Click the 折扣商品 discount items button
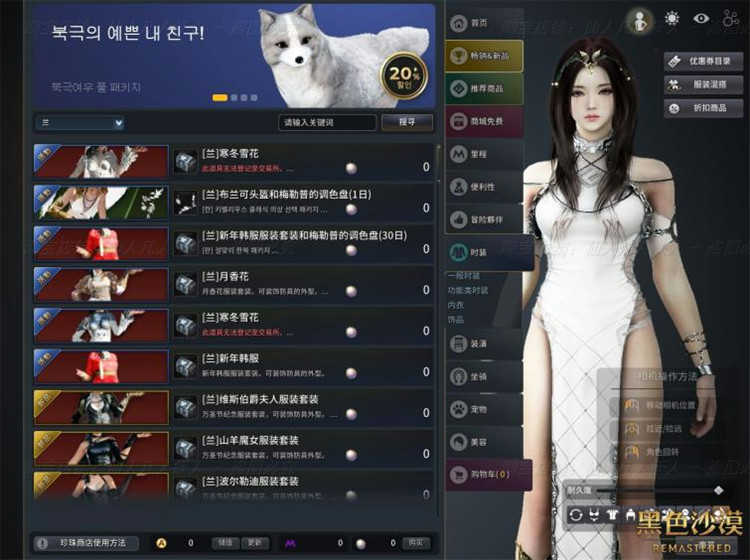Image resolution: width=750 pixels, height=560 pixels. pos(702,108)
